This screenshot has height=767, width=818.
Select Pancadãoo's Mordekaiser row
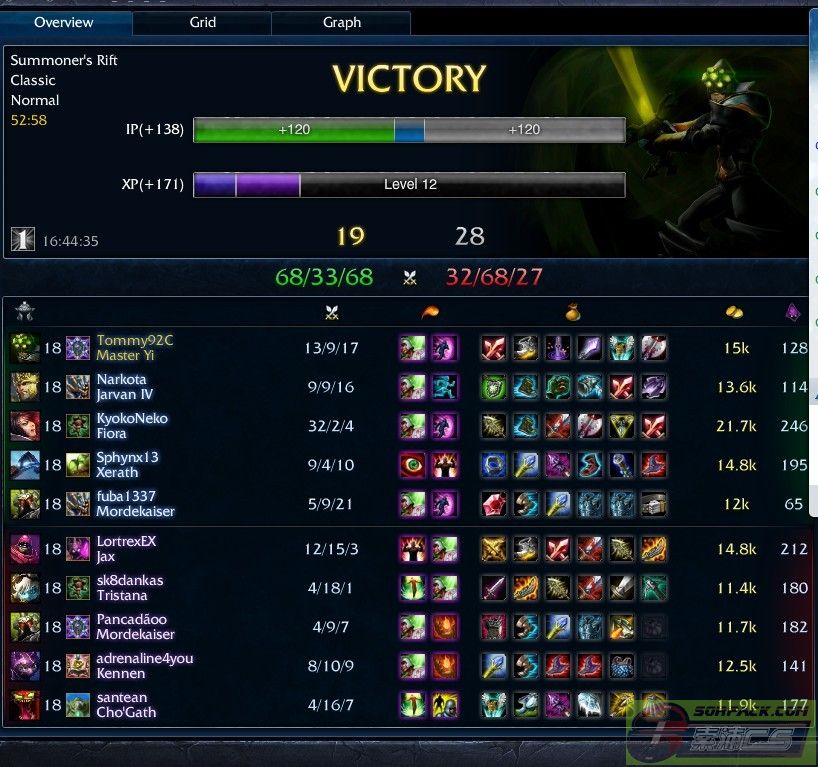135,627
